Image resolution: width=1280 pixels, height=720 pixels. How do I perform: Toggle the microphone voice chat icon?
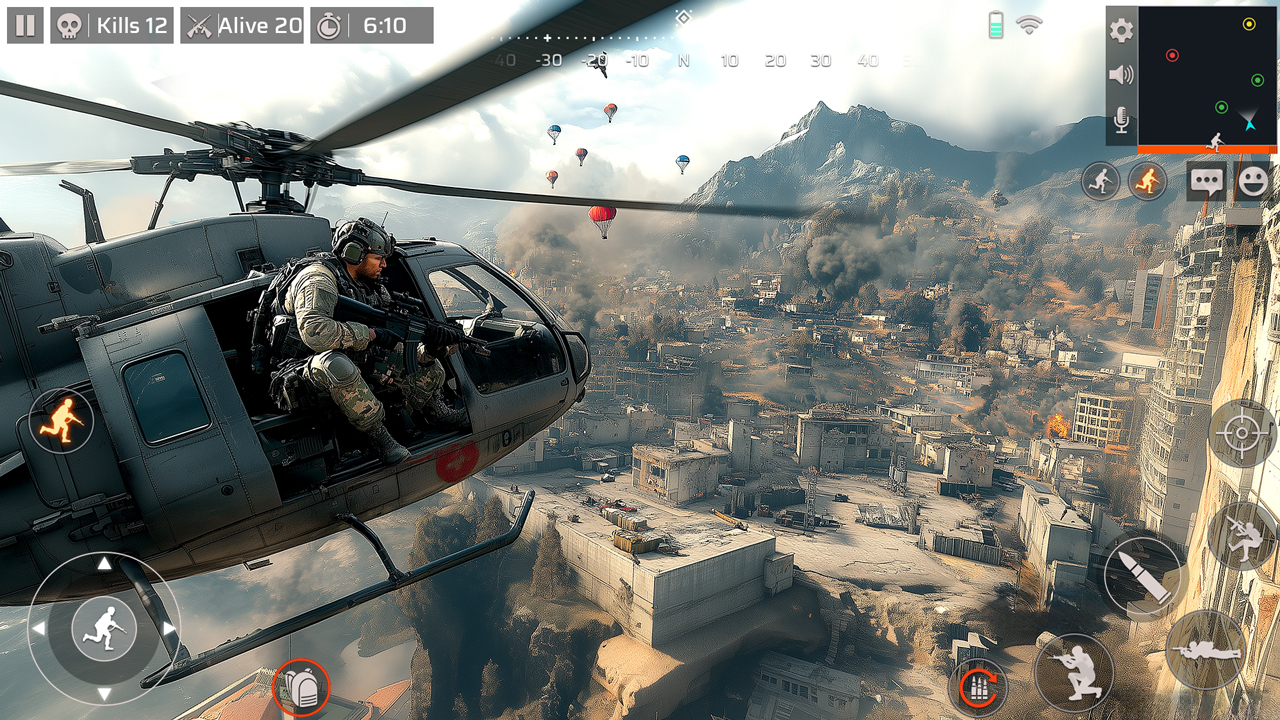tap(1122, 122)
